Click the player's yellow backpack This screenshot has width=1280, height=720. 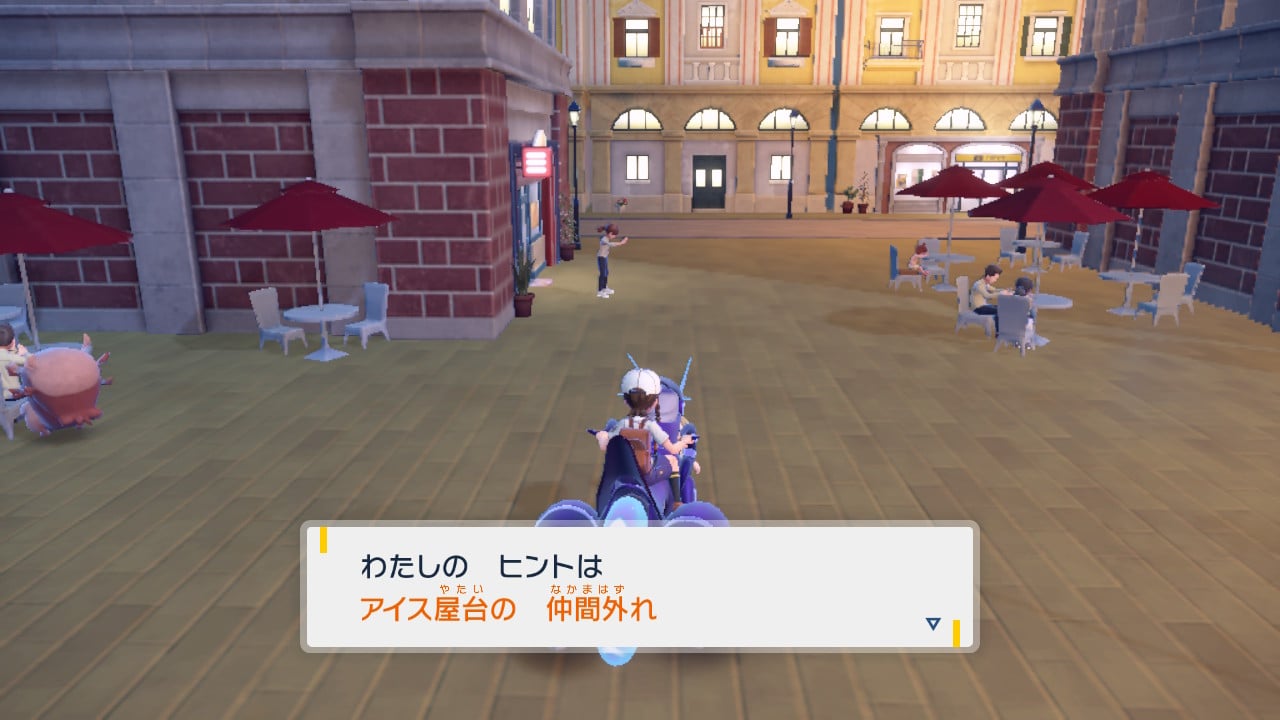pyautogui.click(x=636, y=443)
